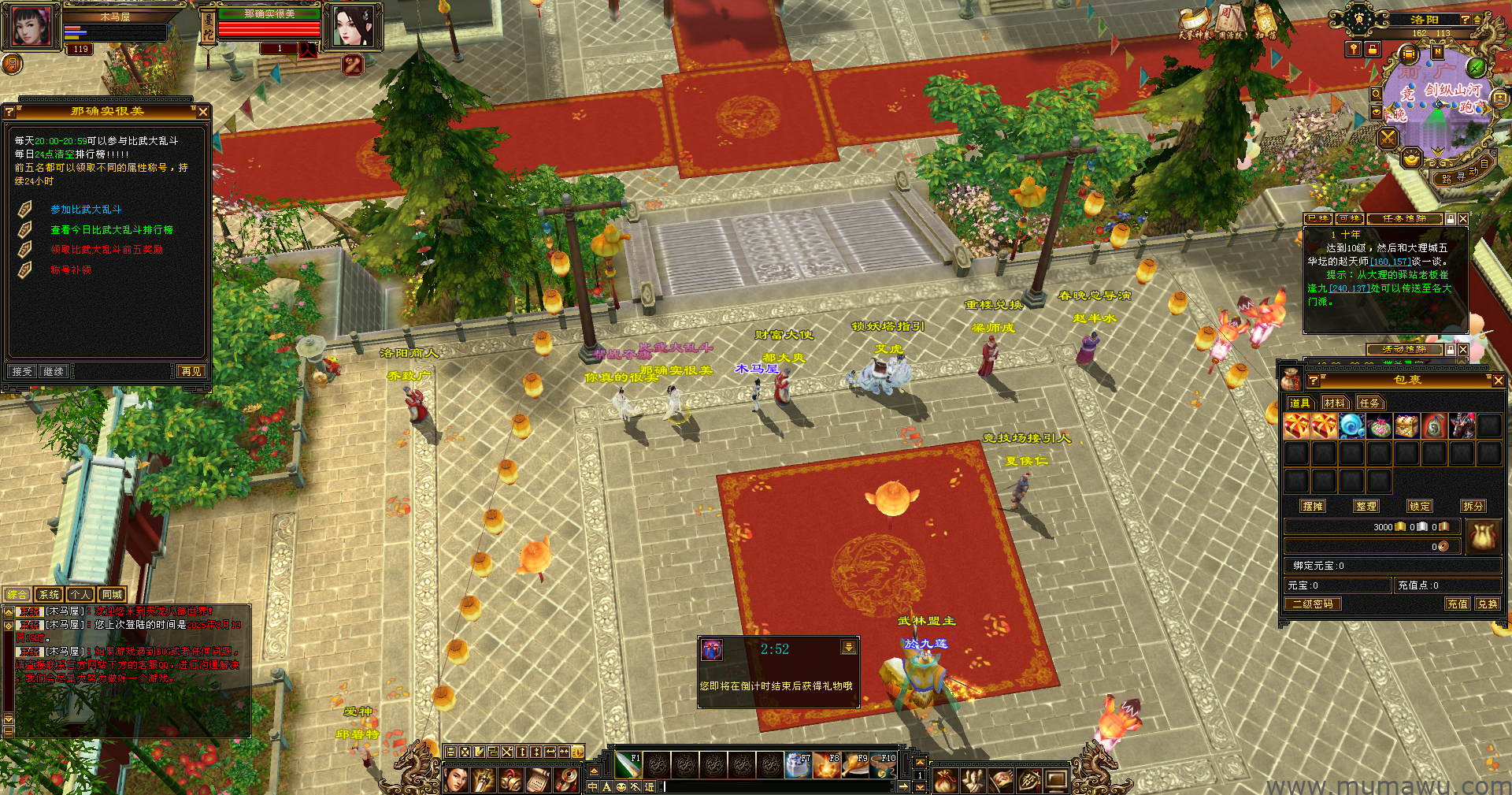Viewport: 1512px width, 795px height.
Task: Close the 包裹 inventory window
Action: click(1498, 381)
